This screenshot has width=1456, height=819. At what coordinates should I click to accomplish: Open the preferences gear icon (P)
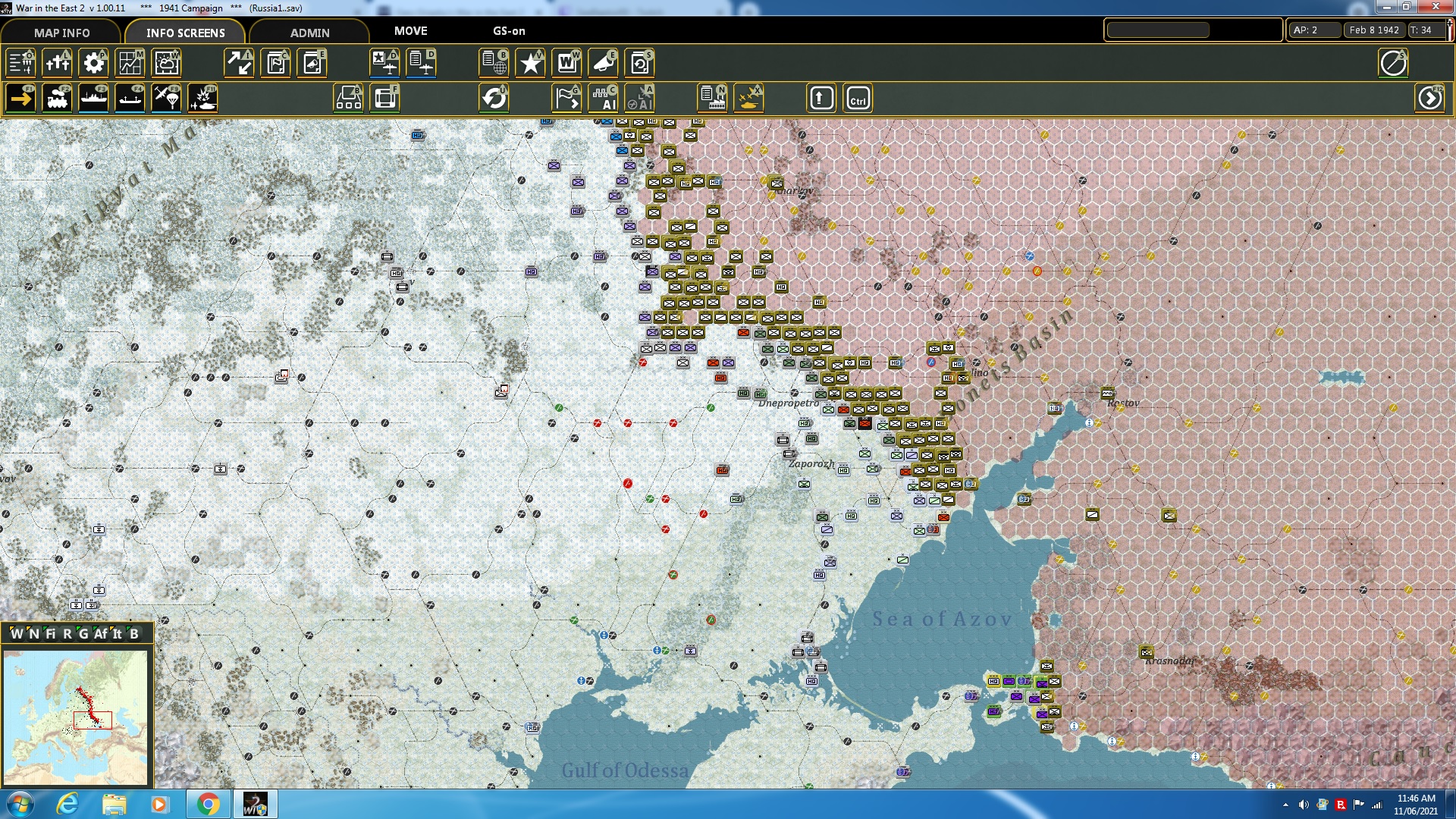[x=93, y=64]
